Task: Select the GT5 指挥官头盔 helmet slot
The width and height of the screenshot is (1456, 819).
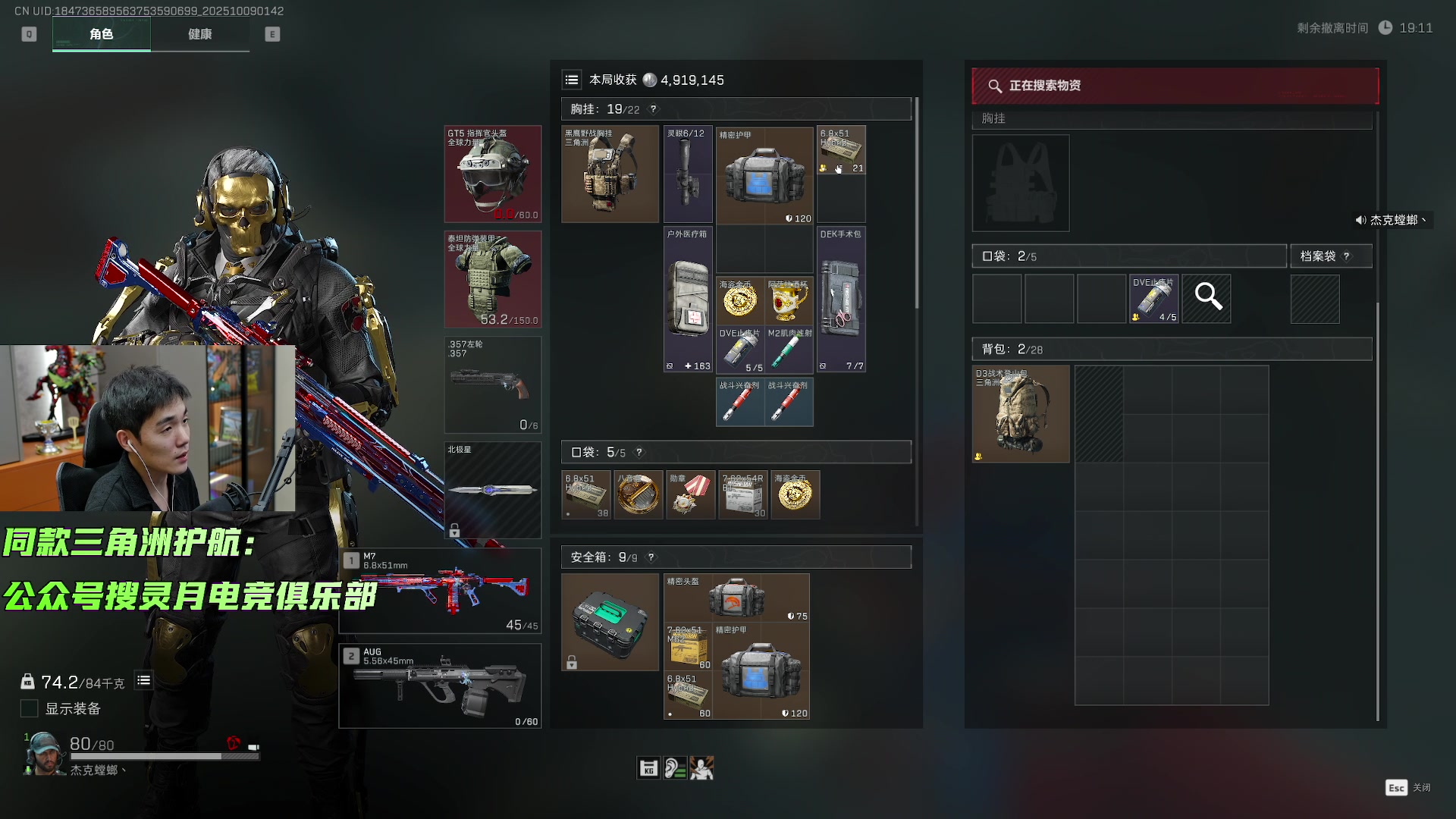Action: coord(493,174)
